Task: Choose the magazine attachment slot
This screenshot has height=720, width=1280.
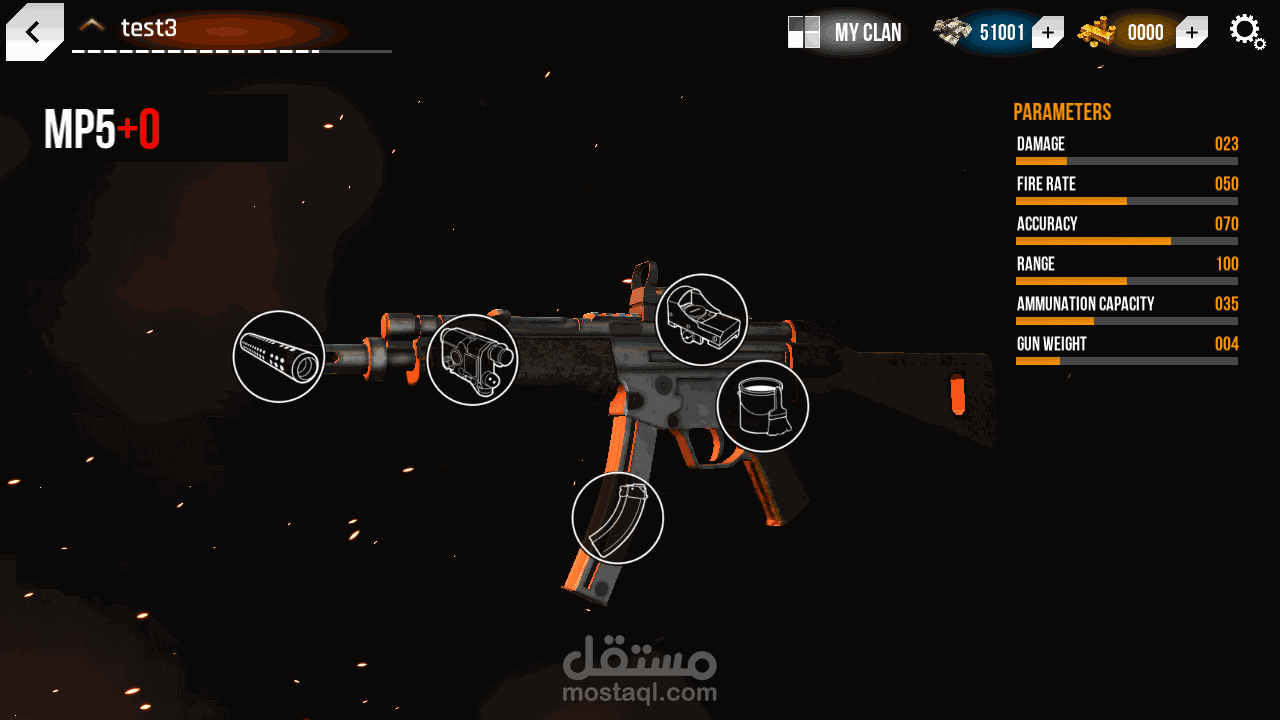Action: click(617, 518)
